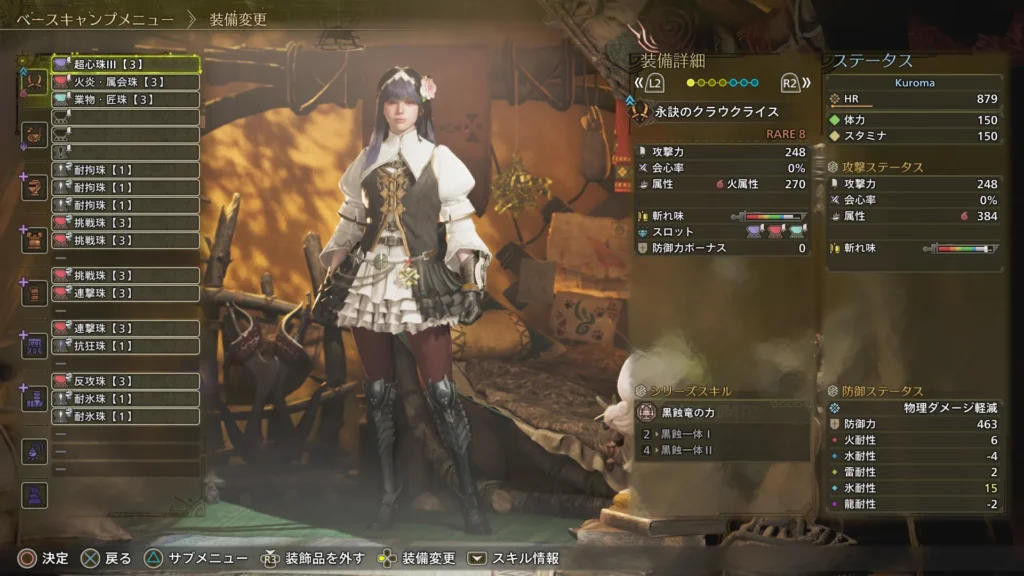Click the dual blades weapon icon in the equipment column
Image resolution: width=1024 pixels, height=576 pixels.
[x=34, y=82]
